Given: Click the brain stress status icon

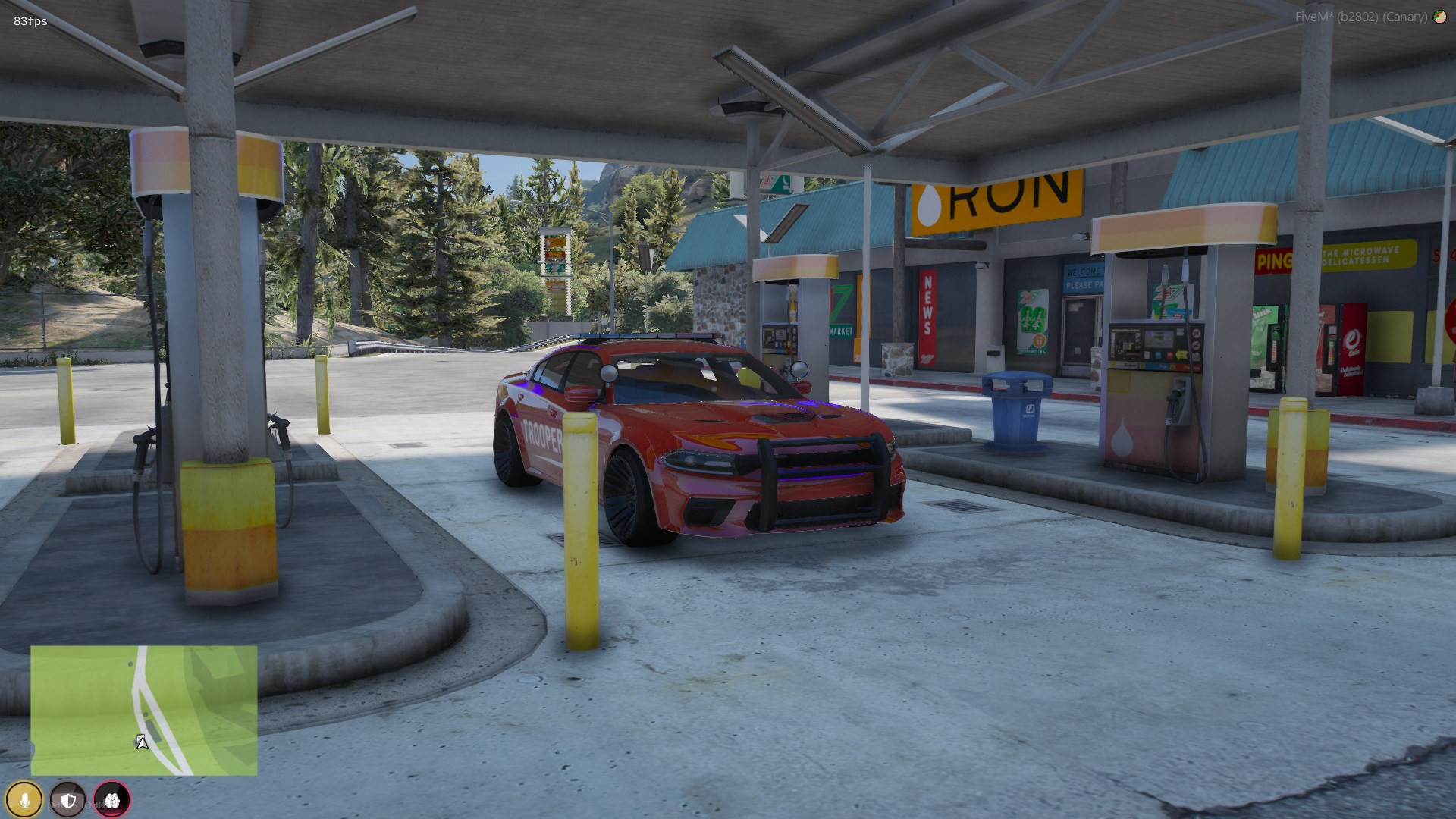Looking at the screenshot, I should [112, 800].
